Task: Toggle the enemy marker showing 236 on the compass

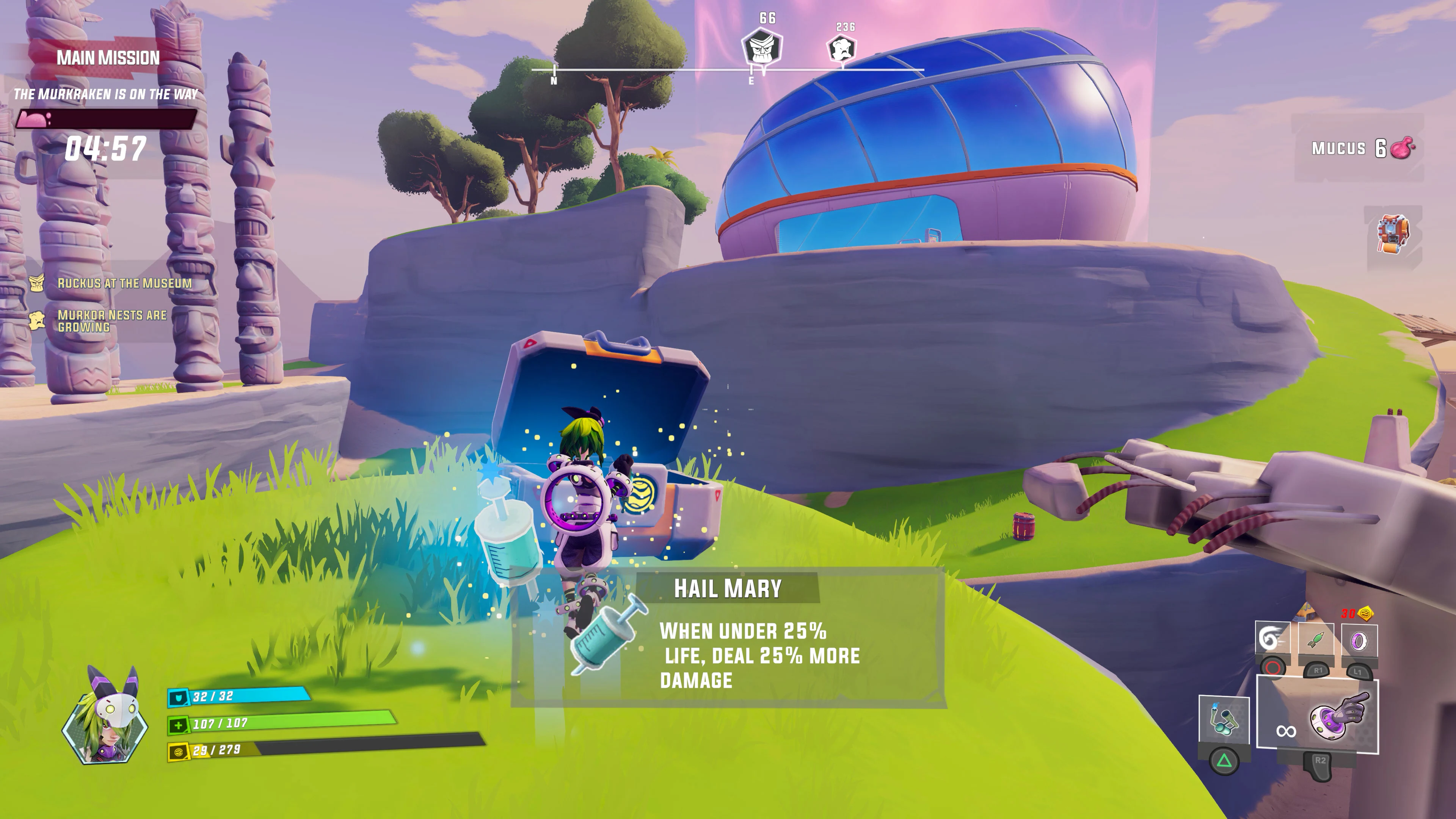Action: [842, 49]
